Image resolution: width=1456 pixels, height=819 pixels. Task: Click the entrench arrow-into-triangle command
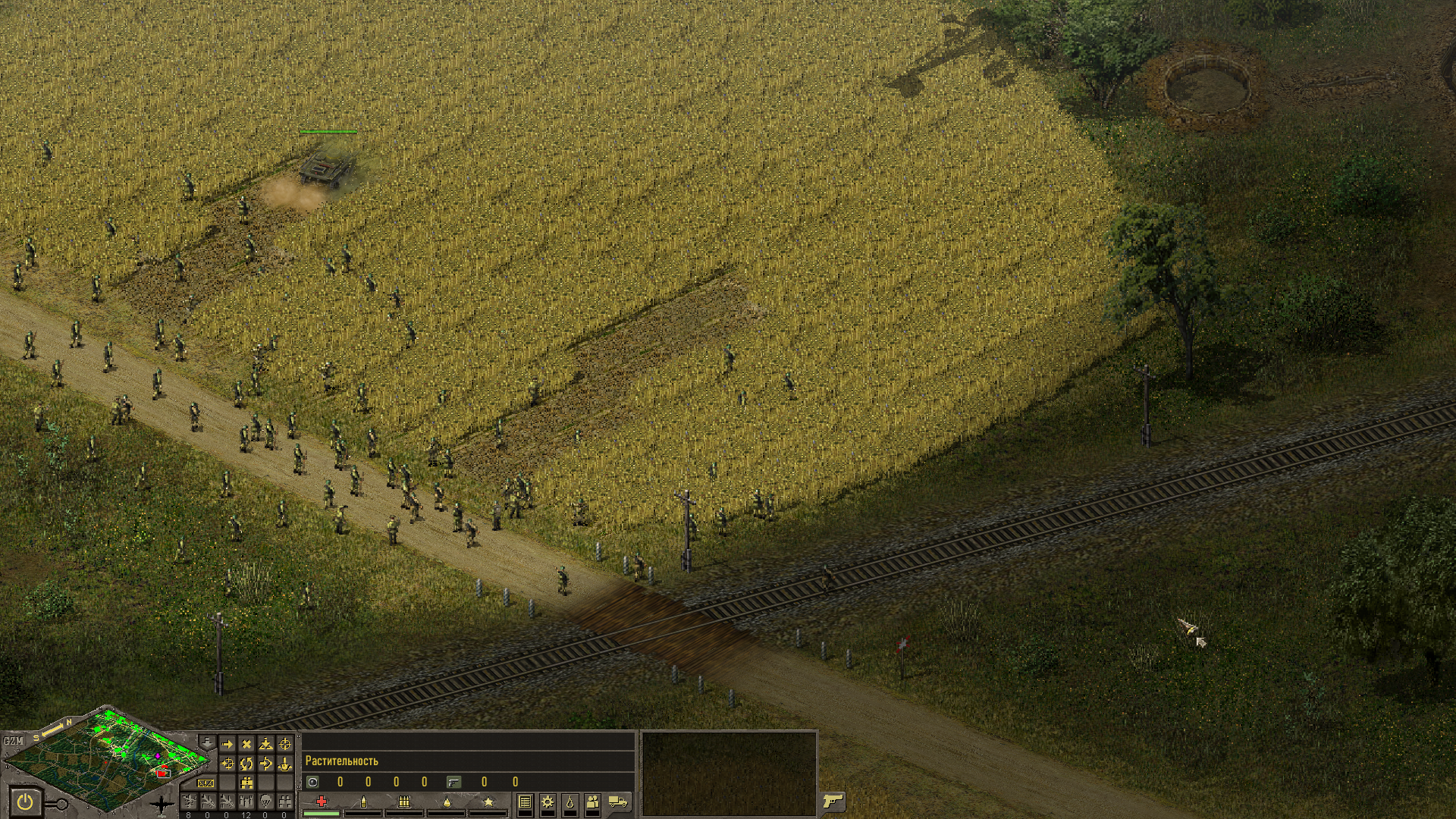point(265,744)
